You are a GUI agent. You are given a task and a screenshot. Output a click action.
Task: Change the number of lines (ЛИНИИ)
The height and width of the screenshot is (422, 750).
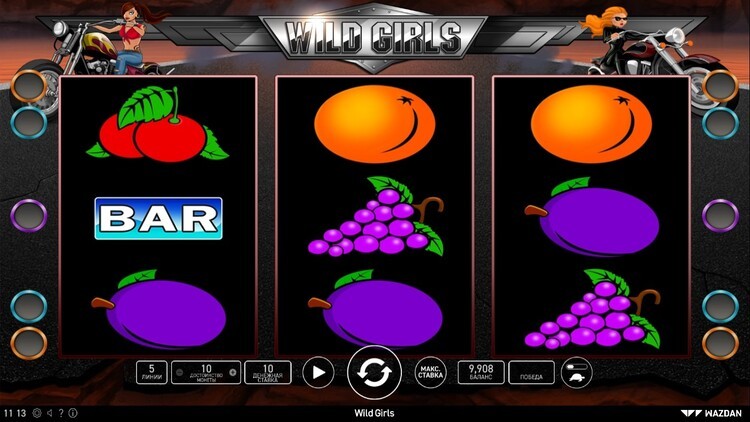151,373
